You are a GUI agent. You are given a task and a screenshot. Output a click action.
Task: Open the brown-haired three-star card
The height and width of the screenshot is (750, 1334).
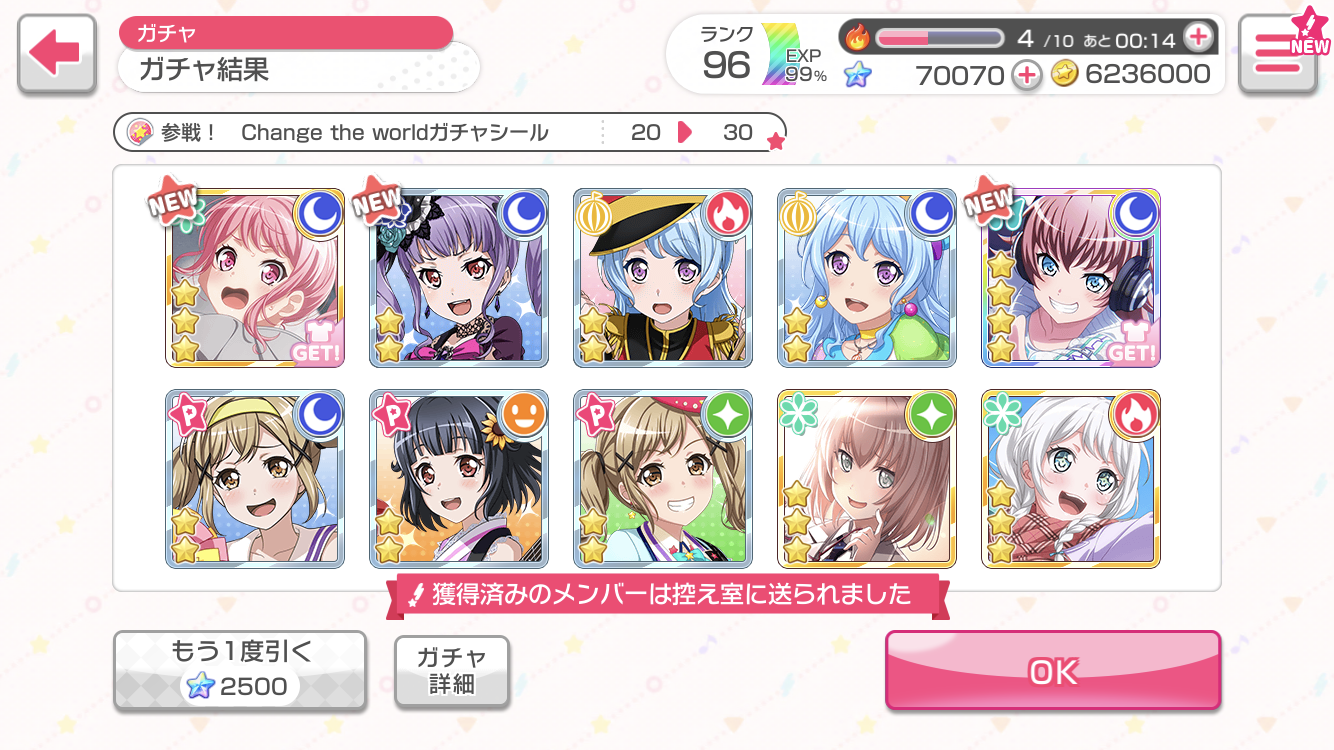(867, 479)
